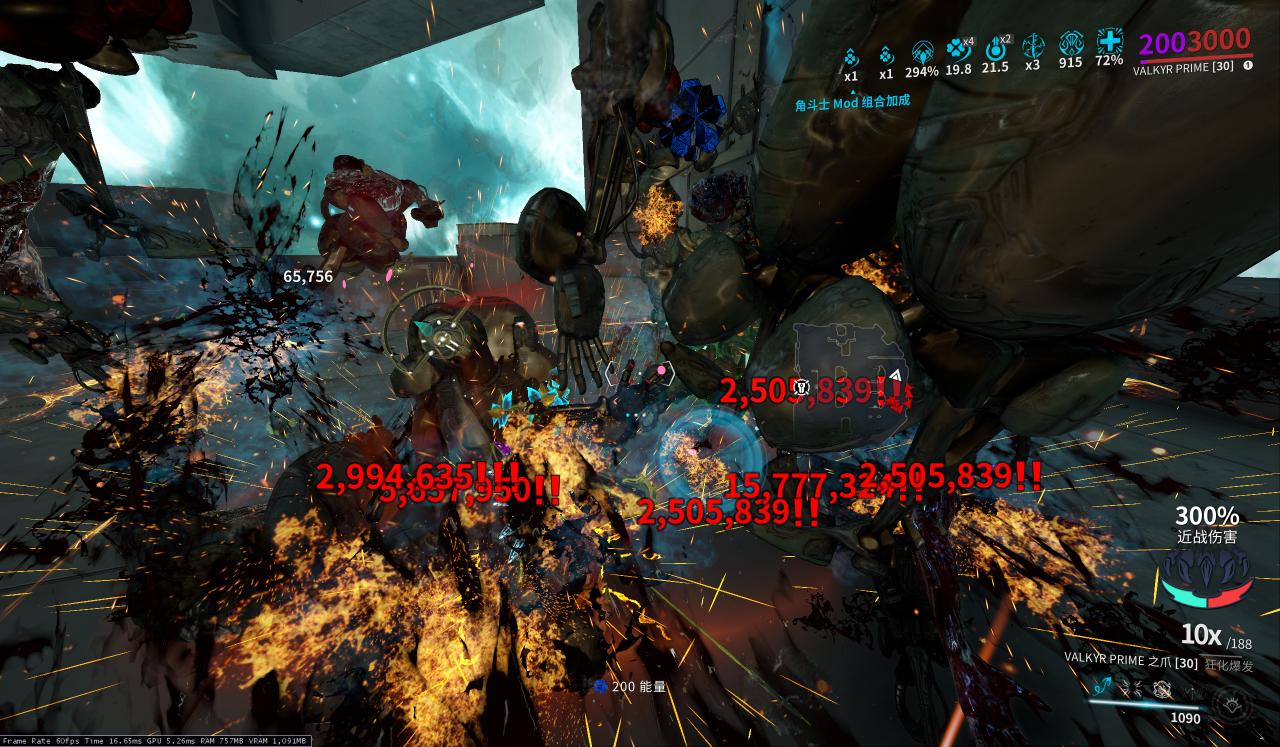
Task: Click the Valkyr claws emblem icon
Action: pyautogui.click(x=1207, y=580)
